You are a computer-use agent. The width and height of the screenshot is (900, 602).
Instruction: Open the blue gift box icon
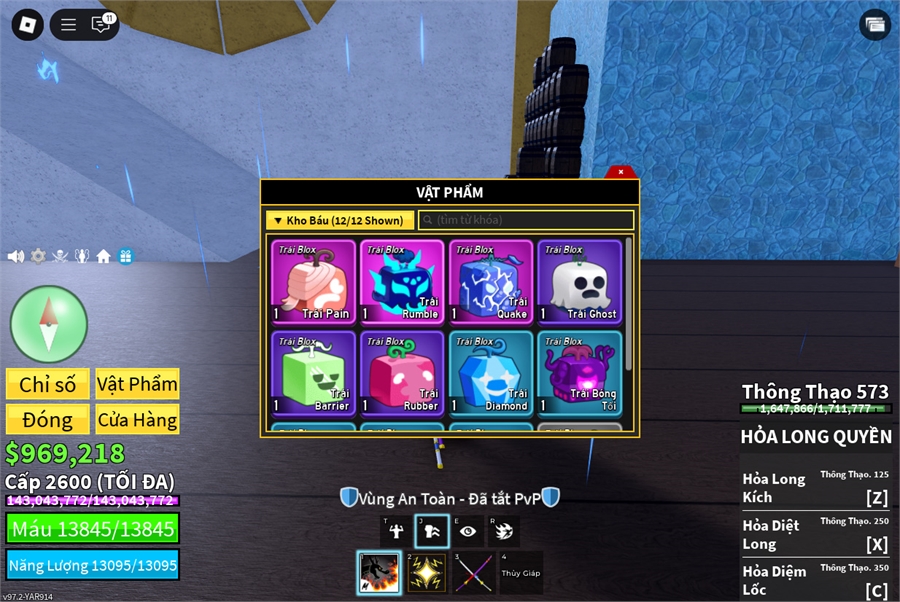[x=125, y=256]
